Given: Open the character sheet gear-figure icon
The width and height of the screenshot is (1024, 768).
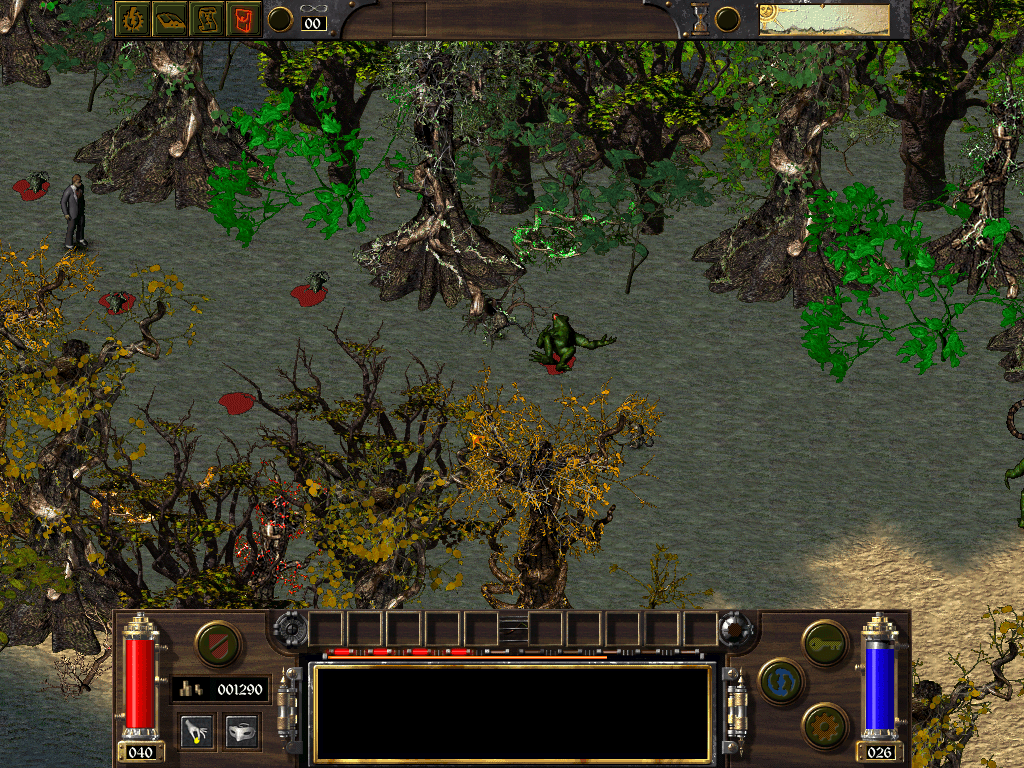Looking at the screenshot, I should point(132,19).
